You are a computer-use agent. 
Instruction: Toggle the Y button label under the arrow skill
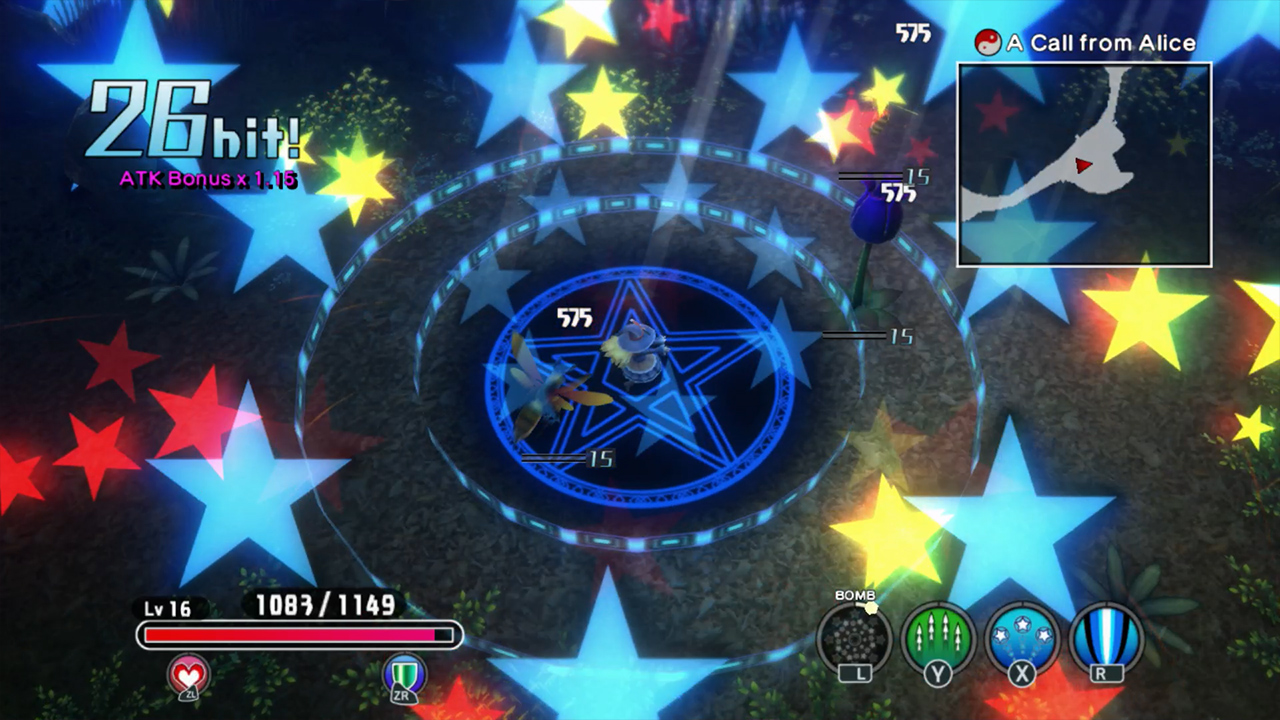tap(938, 672)
